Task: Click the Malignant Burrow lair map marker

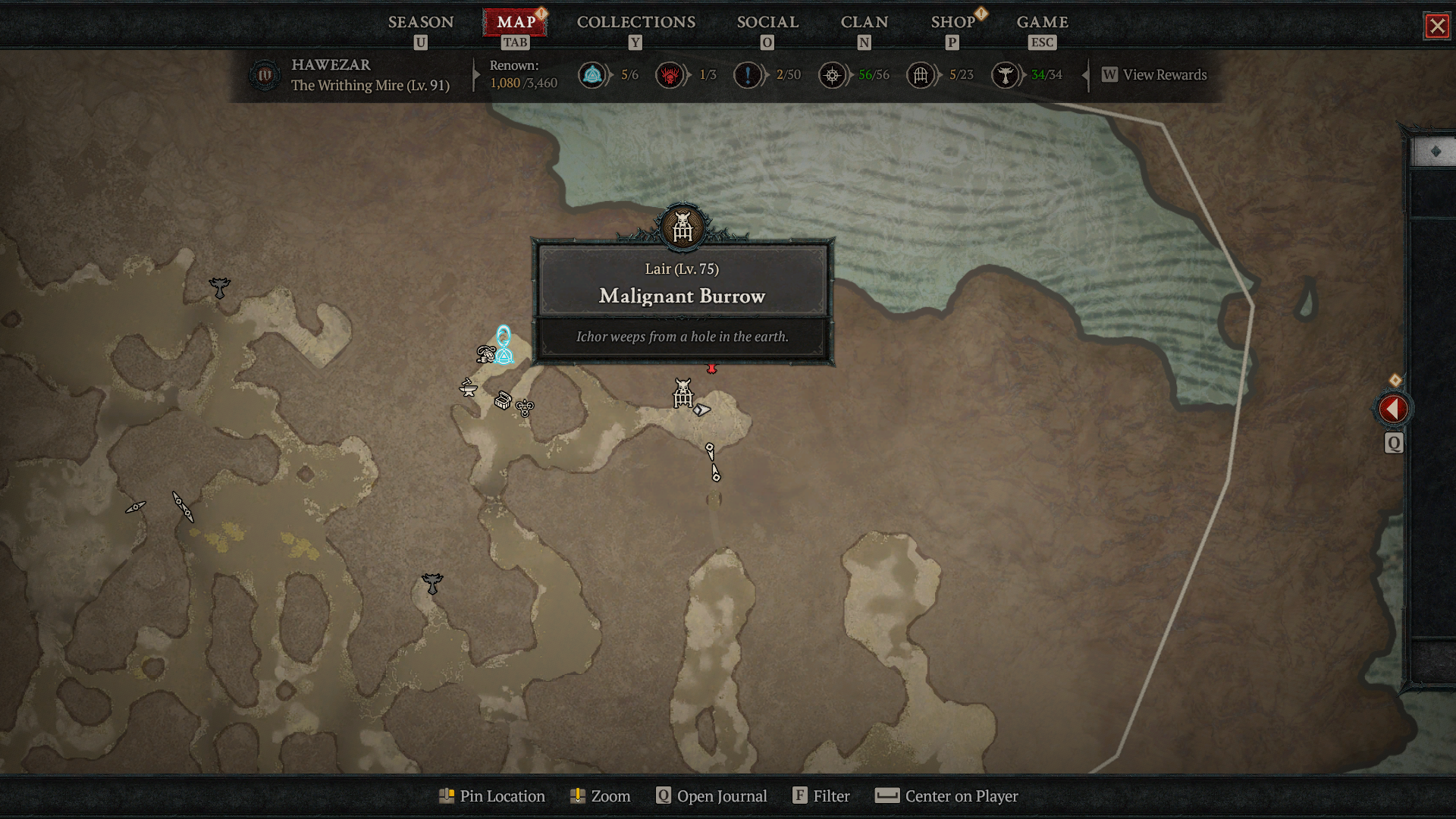Action: point(683,394)
